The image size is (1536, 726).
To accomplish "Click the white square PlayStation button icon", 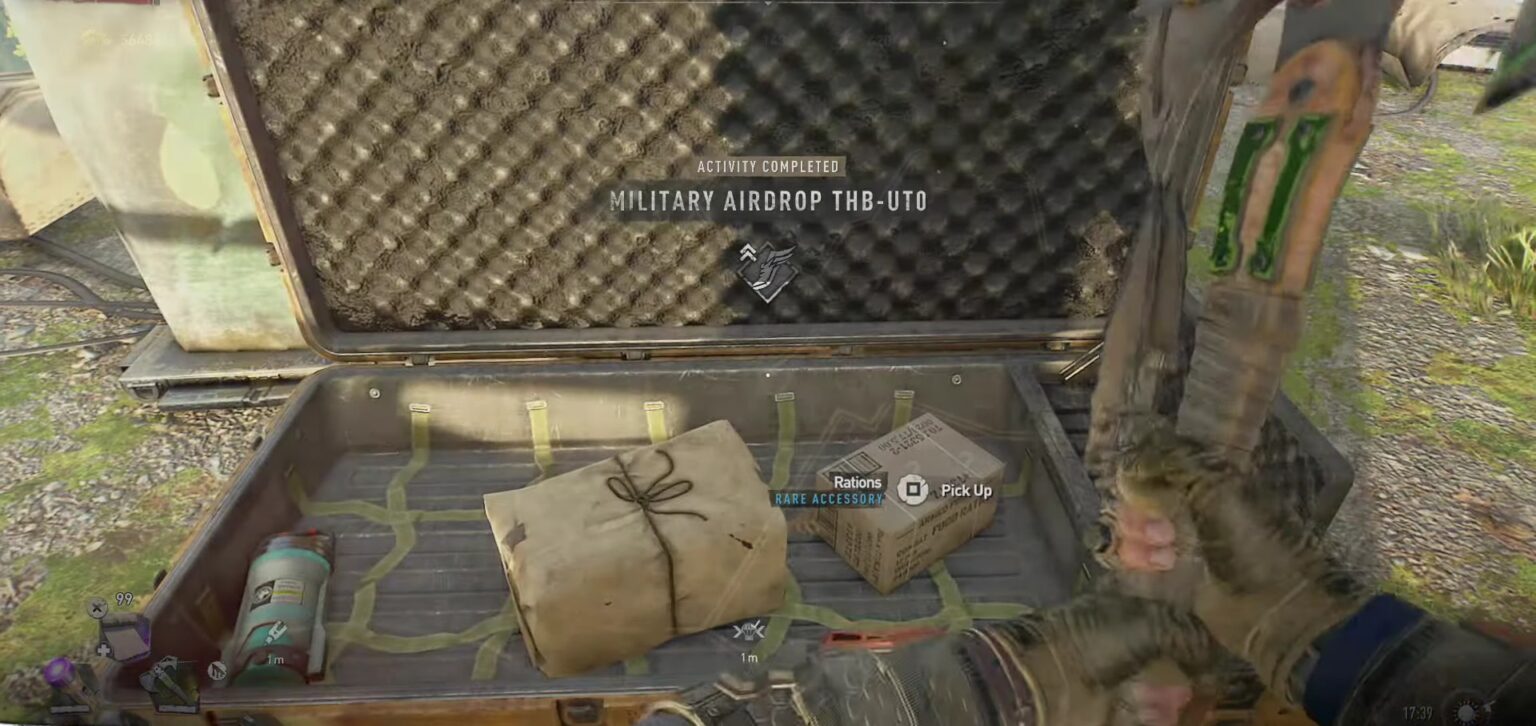I will (x=913, y=486).
